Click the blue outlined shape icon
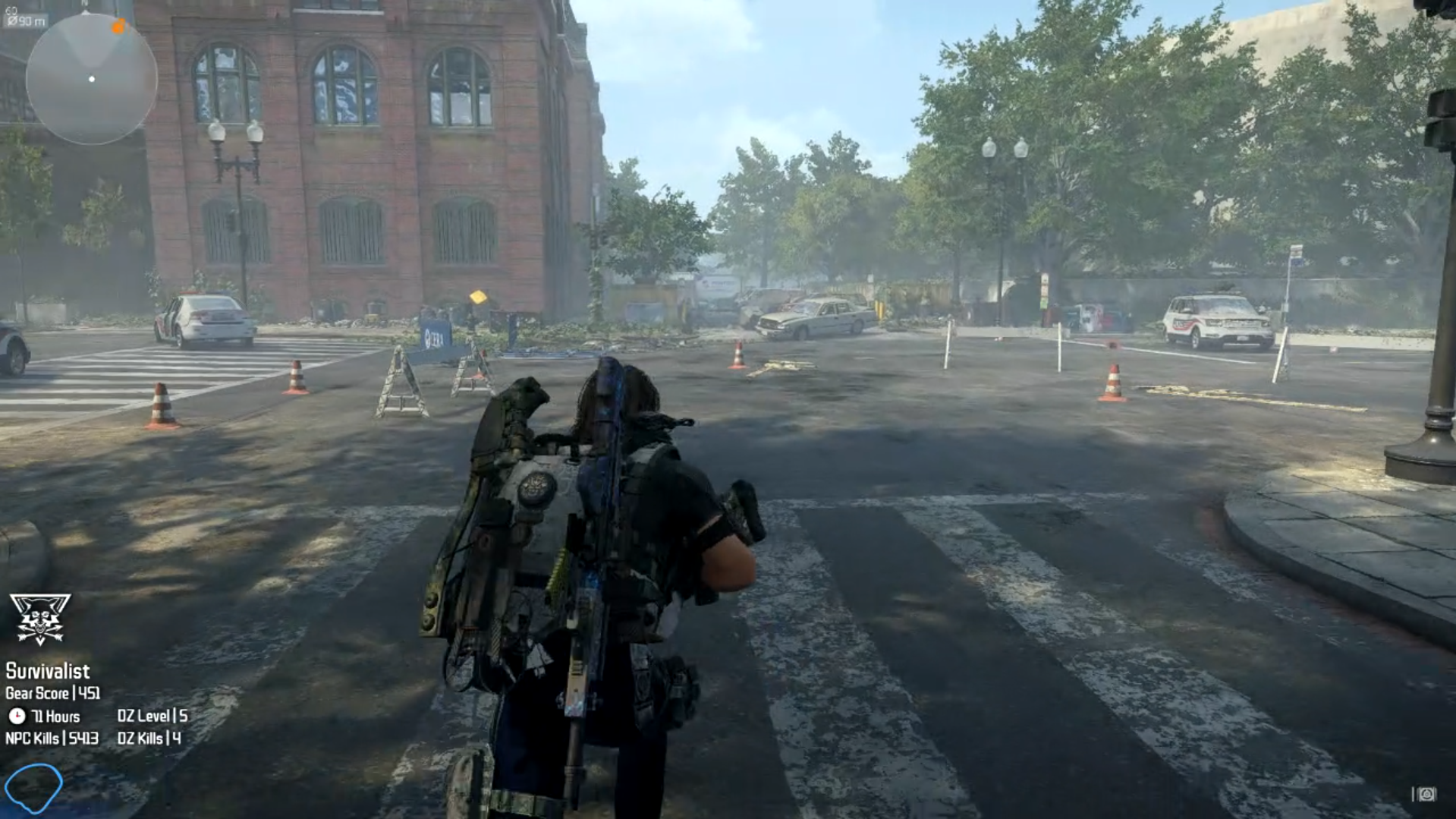Viewport: 1456px width, 819px height. (x=33, y=788)
